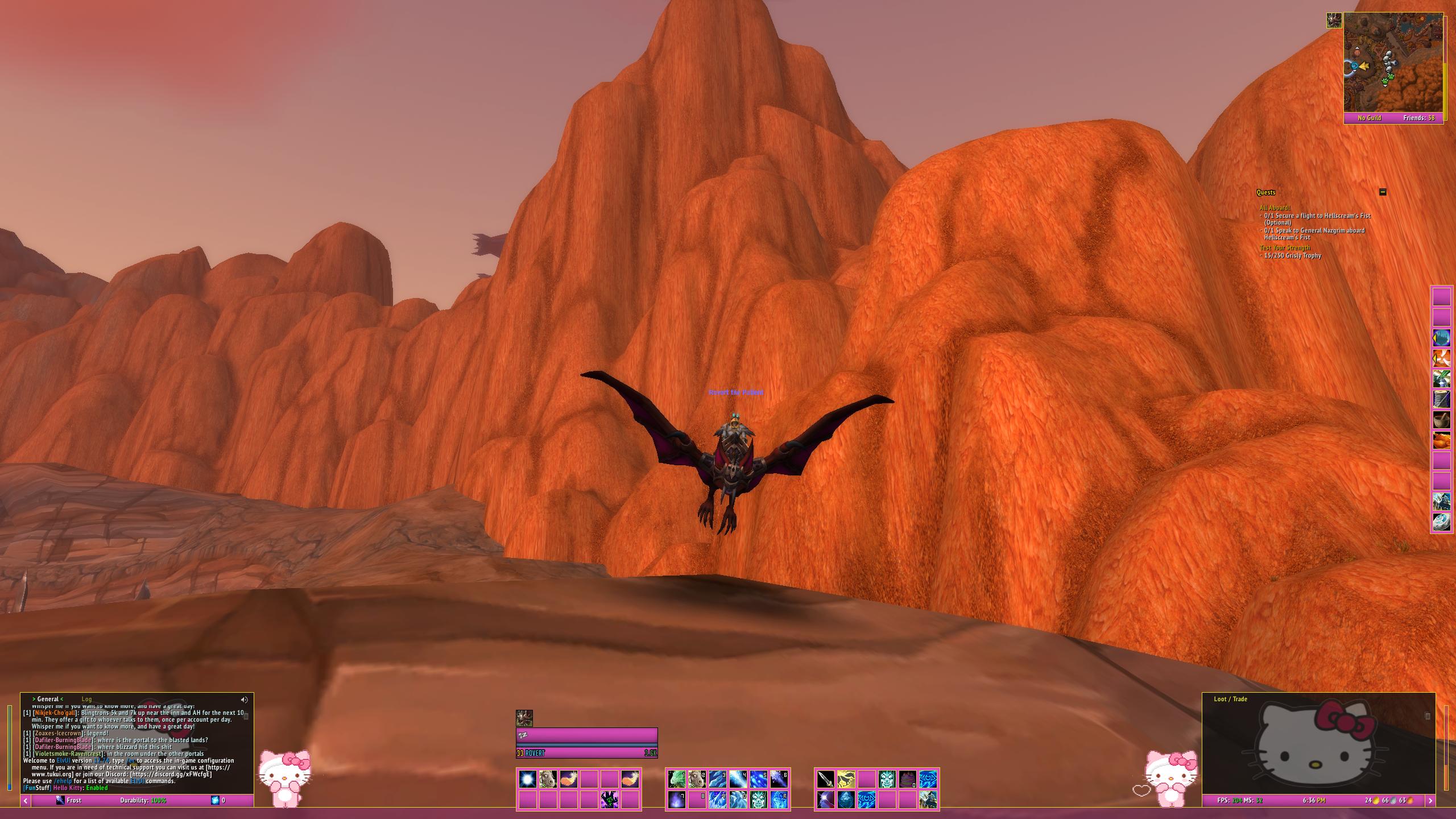Click the minimap
This screenshot has width=1456, height=819.
tap(1393, 63)
